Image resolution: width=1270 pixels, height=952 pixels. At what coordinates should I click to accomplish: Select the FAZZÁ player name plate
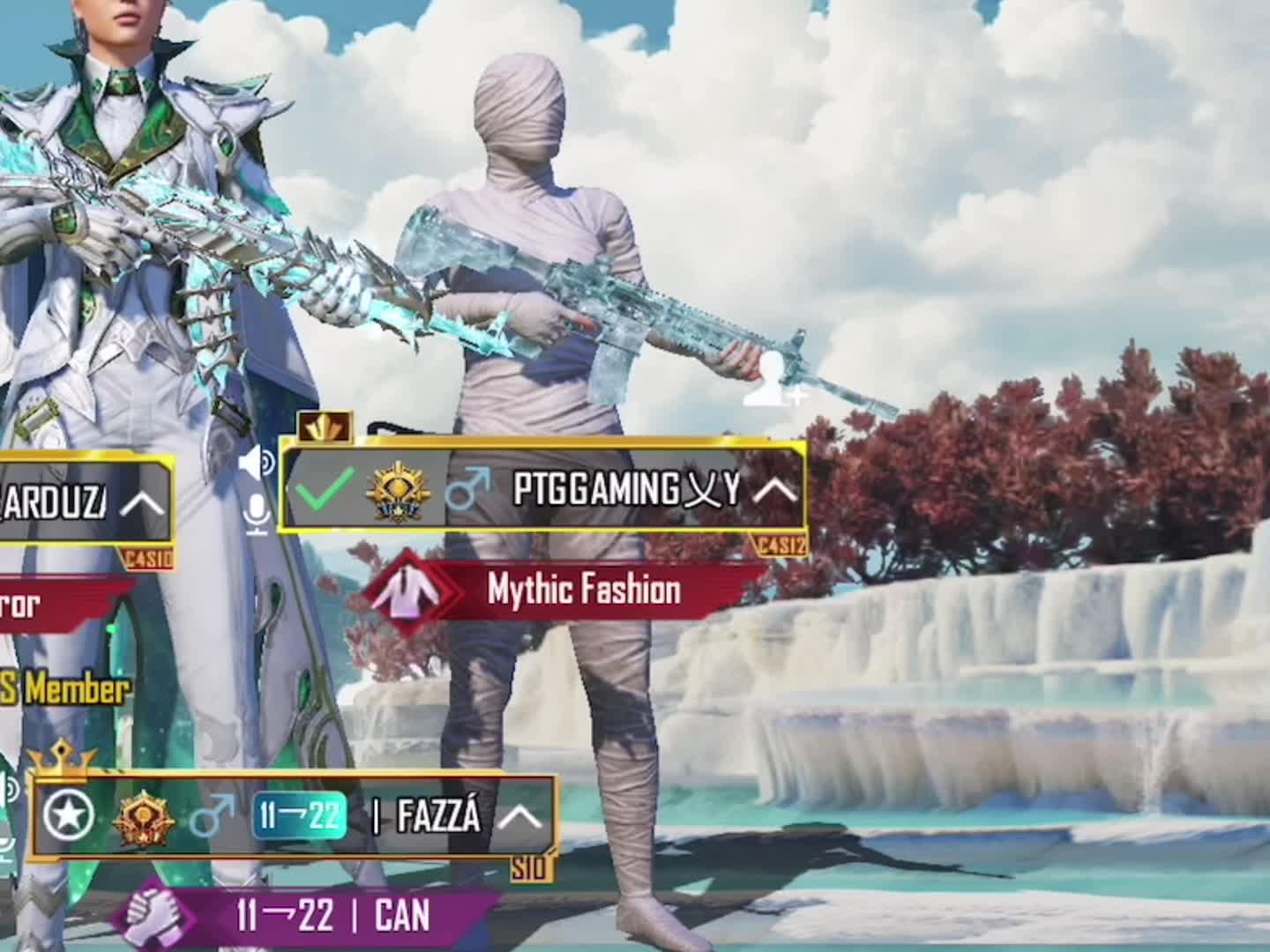coord(438,817)
